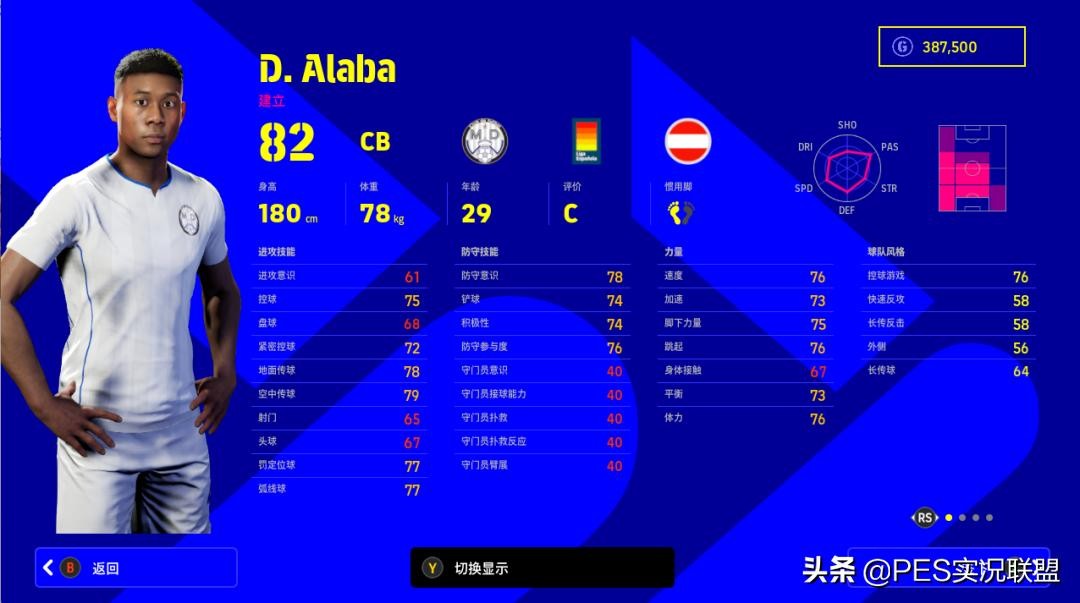Click the 返回 back button

[136, 568]
